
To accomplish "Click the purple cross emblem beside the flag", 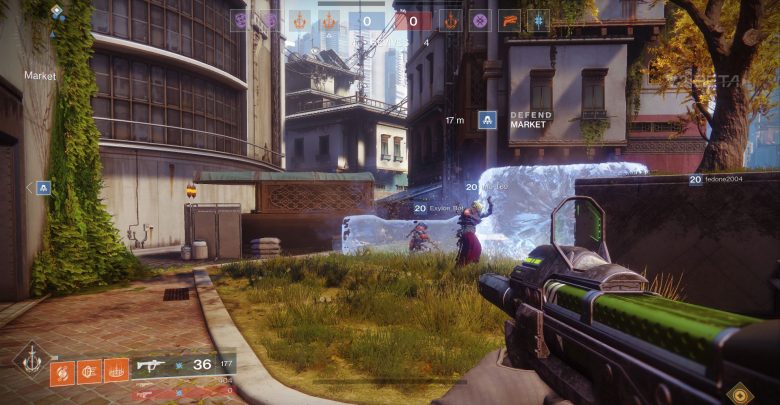I will 481,20.
